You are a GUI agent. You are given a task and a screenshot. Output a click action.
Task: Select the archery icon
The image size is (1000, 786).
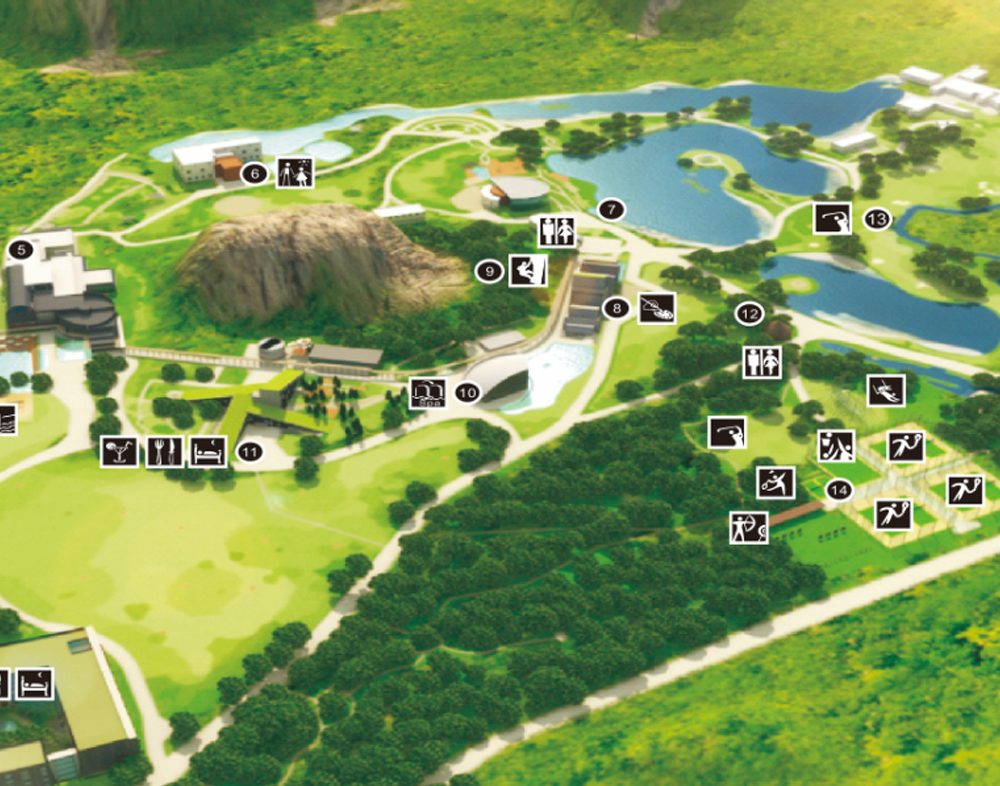click(748, 526)
